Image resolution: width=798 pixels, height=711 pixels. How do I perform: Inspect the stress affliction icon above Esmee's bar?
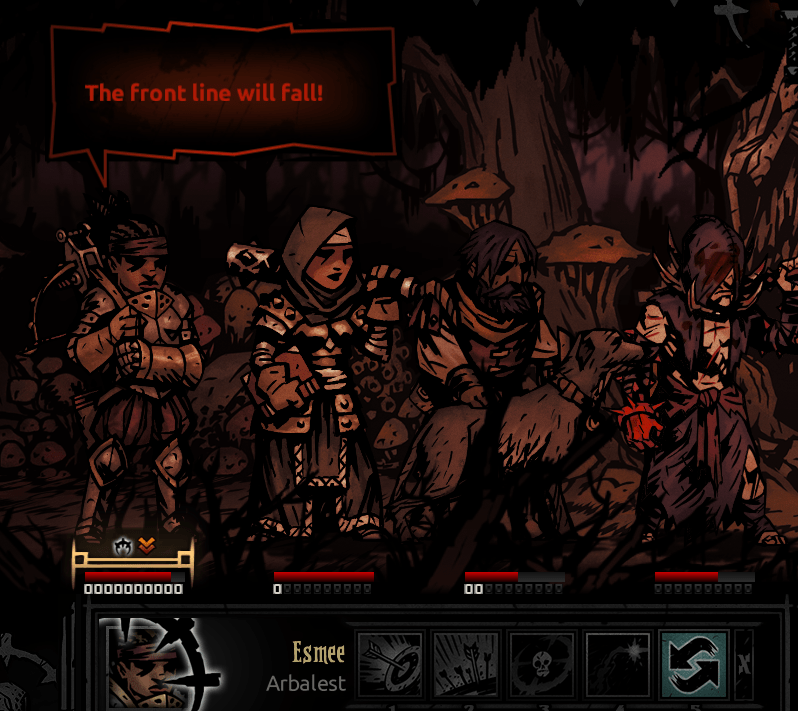(124, 545)
